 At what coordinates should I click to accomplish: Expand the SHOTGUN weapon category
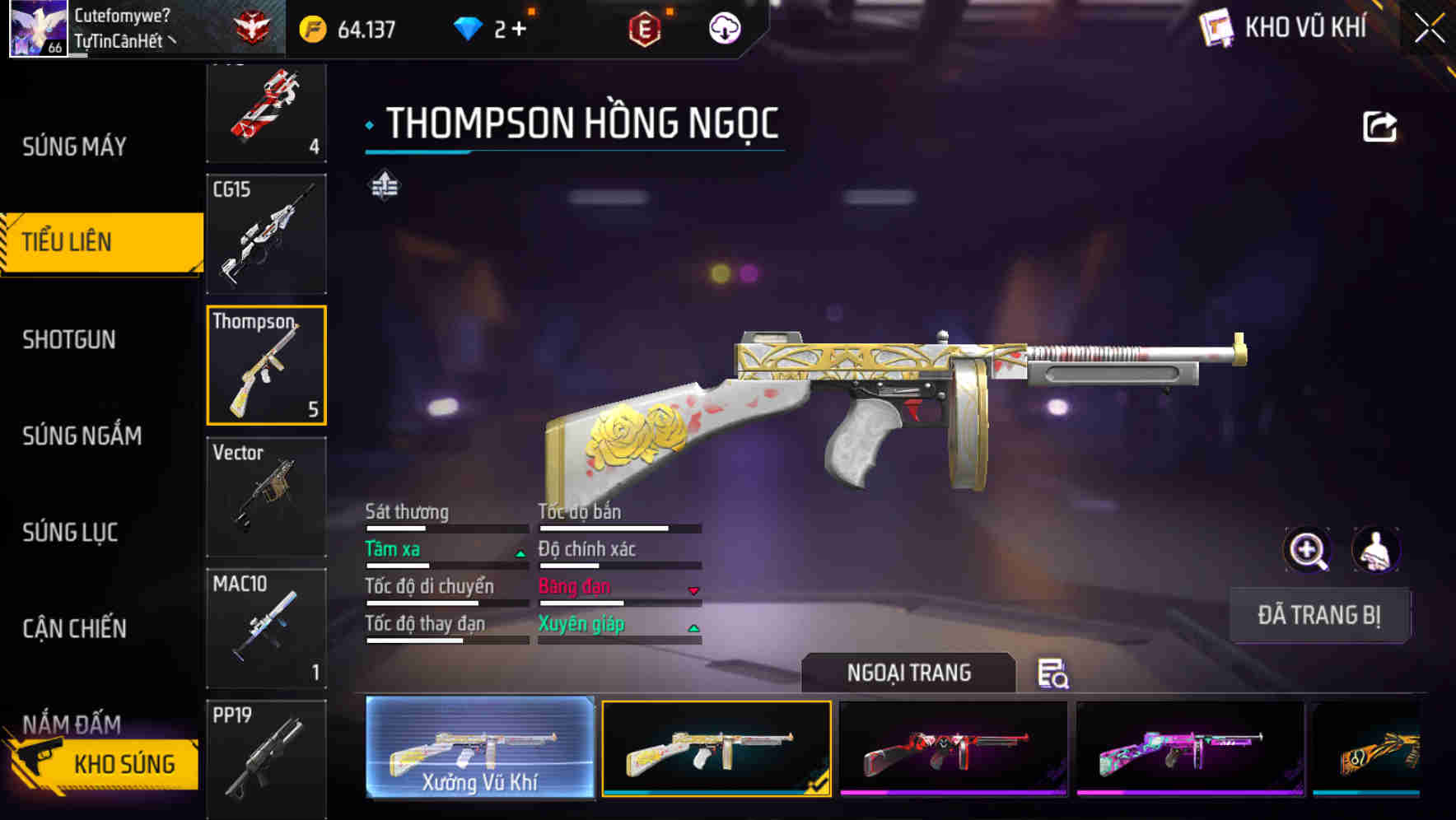click(69, 339)
